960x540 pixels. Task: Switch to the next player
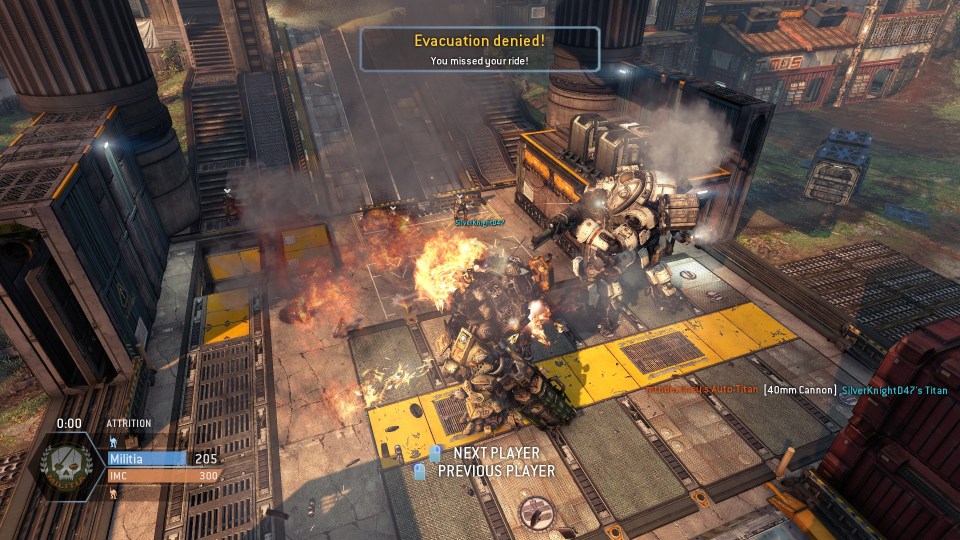point(494,454)
